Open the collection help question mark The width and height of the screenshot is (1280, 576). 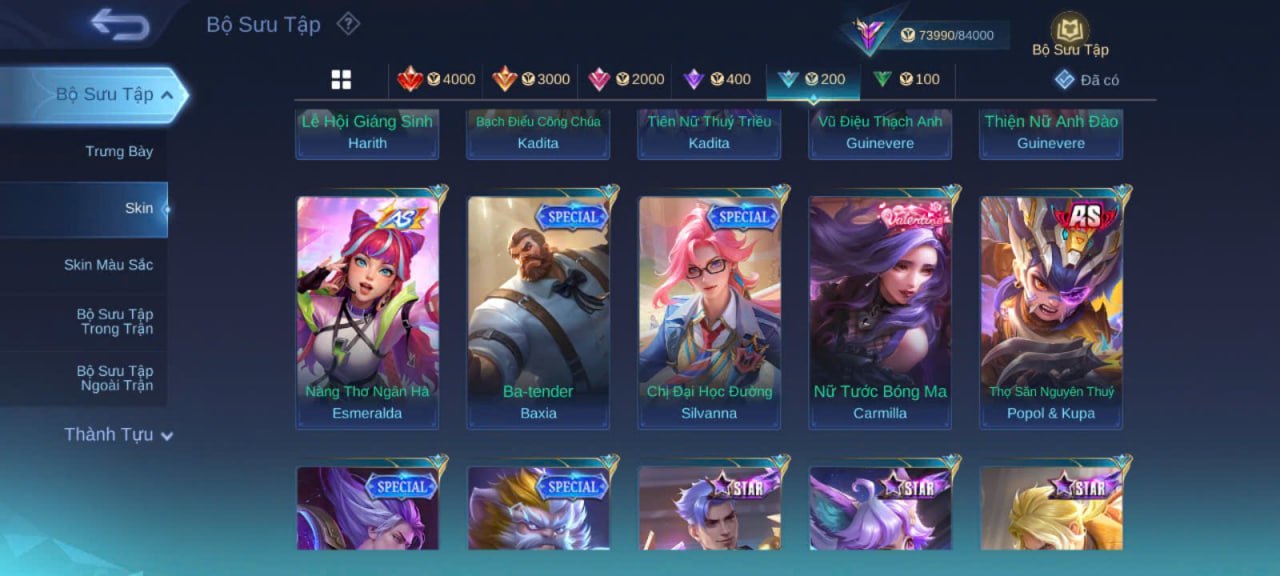click(347, 23)
